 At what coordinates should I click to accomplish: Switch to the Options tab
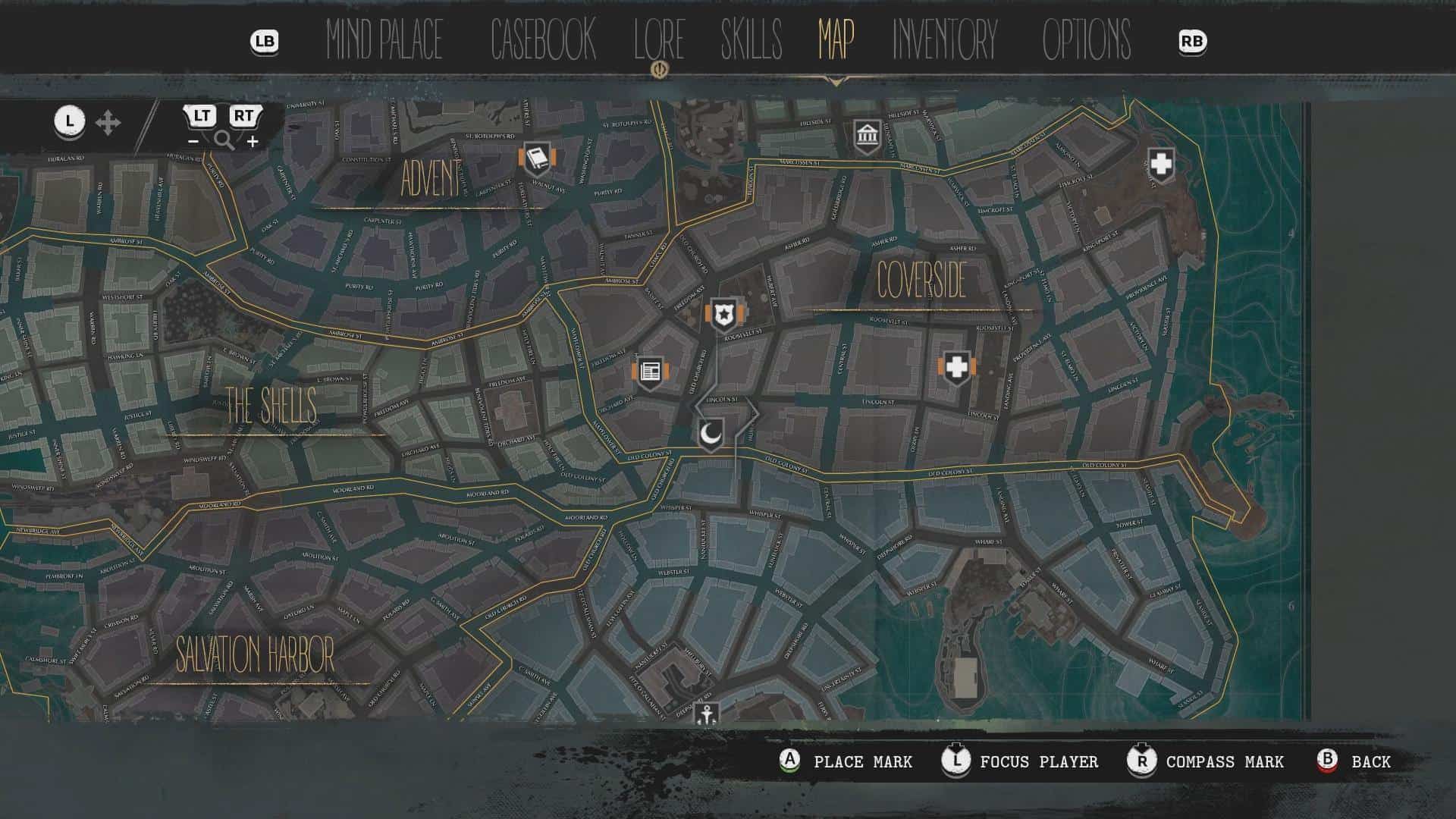[x=1086, y=40]
